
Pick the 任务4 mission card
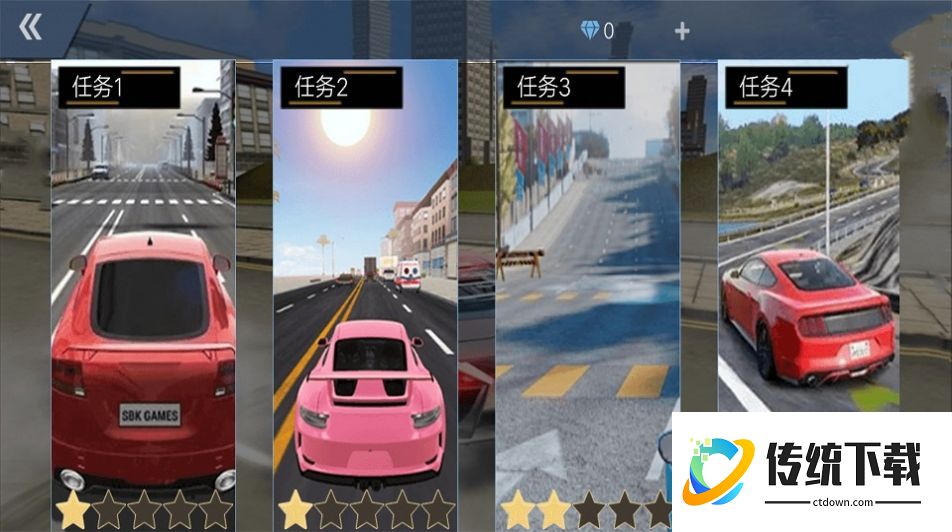[x=810, y=240]
